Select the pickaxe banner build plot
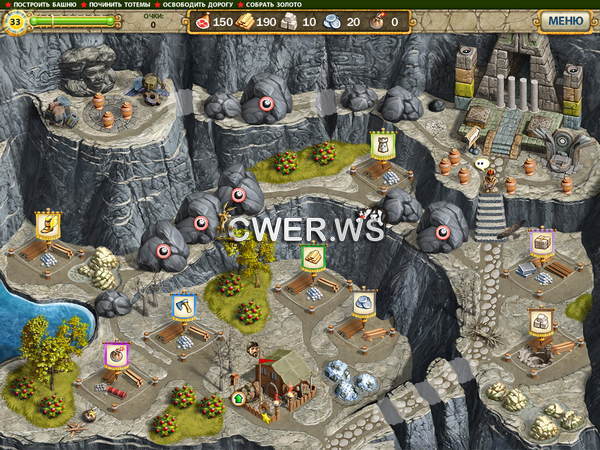The image size is (600, 450). coord(183,306)
